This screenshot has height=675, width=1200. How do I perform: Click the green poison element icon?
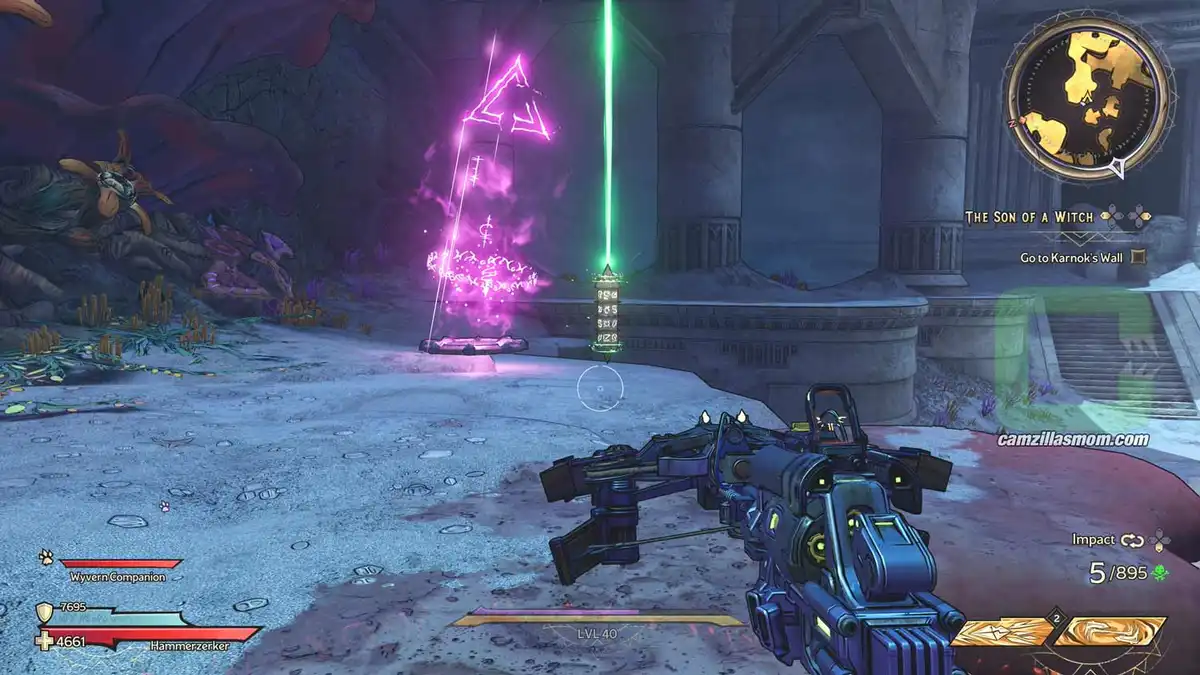(1160, 574)
